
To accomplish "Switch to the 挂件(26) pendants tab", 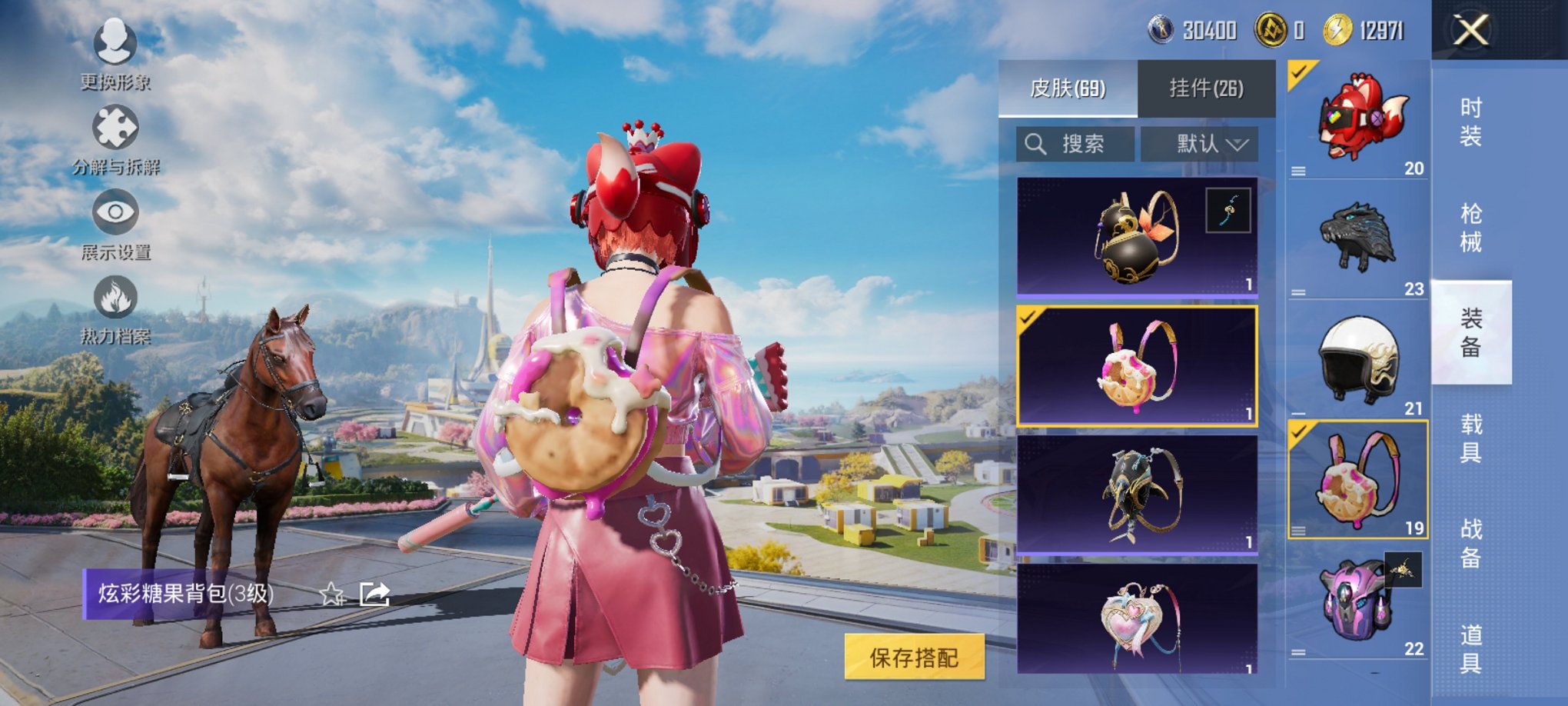I will [x=1206, y=88].
